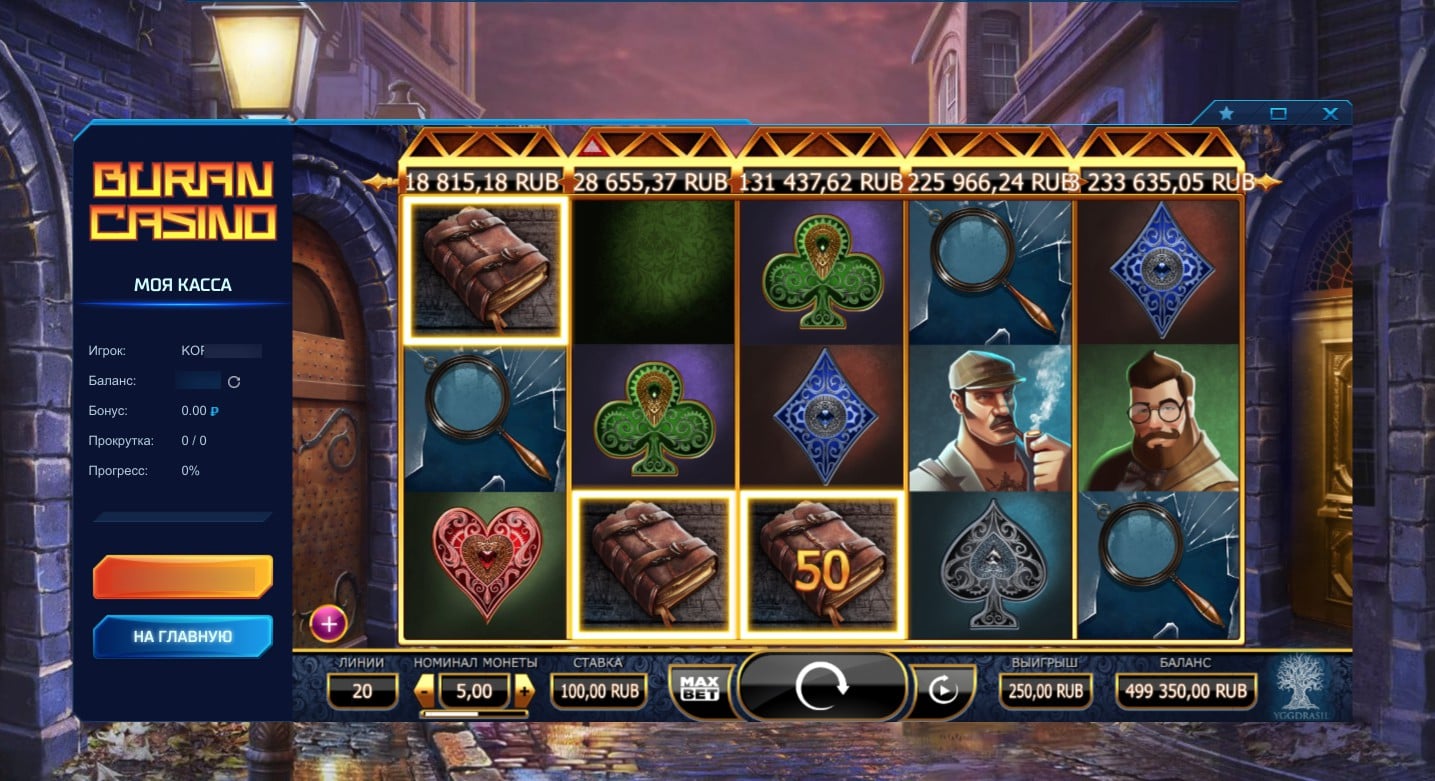Increase coin value with the plus button
1435x781 pixels.
(524, 690)
